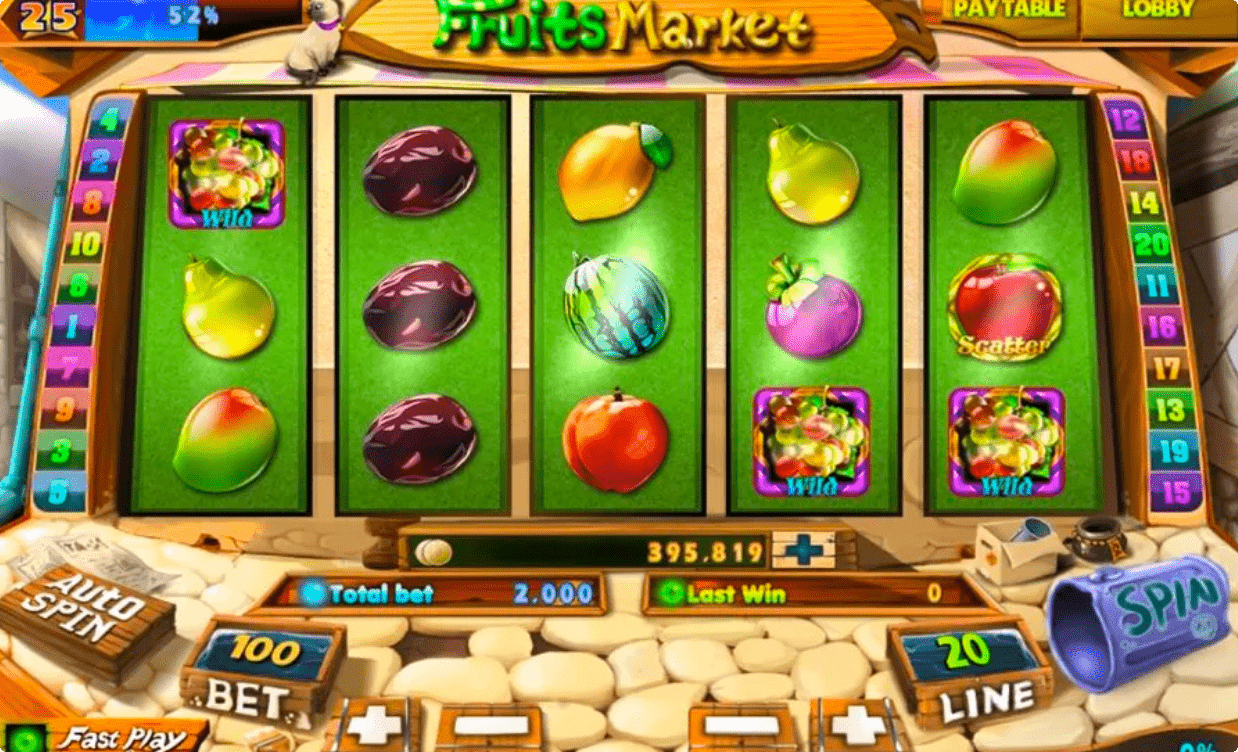Viewport: 1238px width, 752px height.
Task: Select payline number 4 marker
Action: (x=109, y=122)
